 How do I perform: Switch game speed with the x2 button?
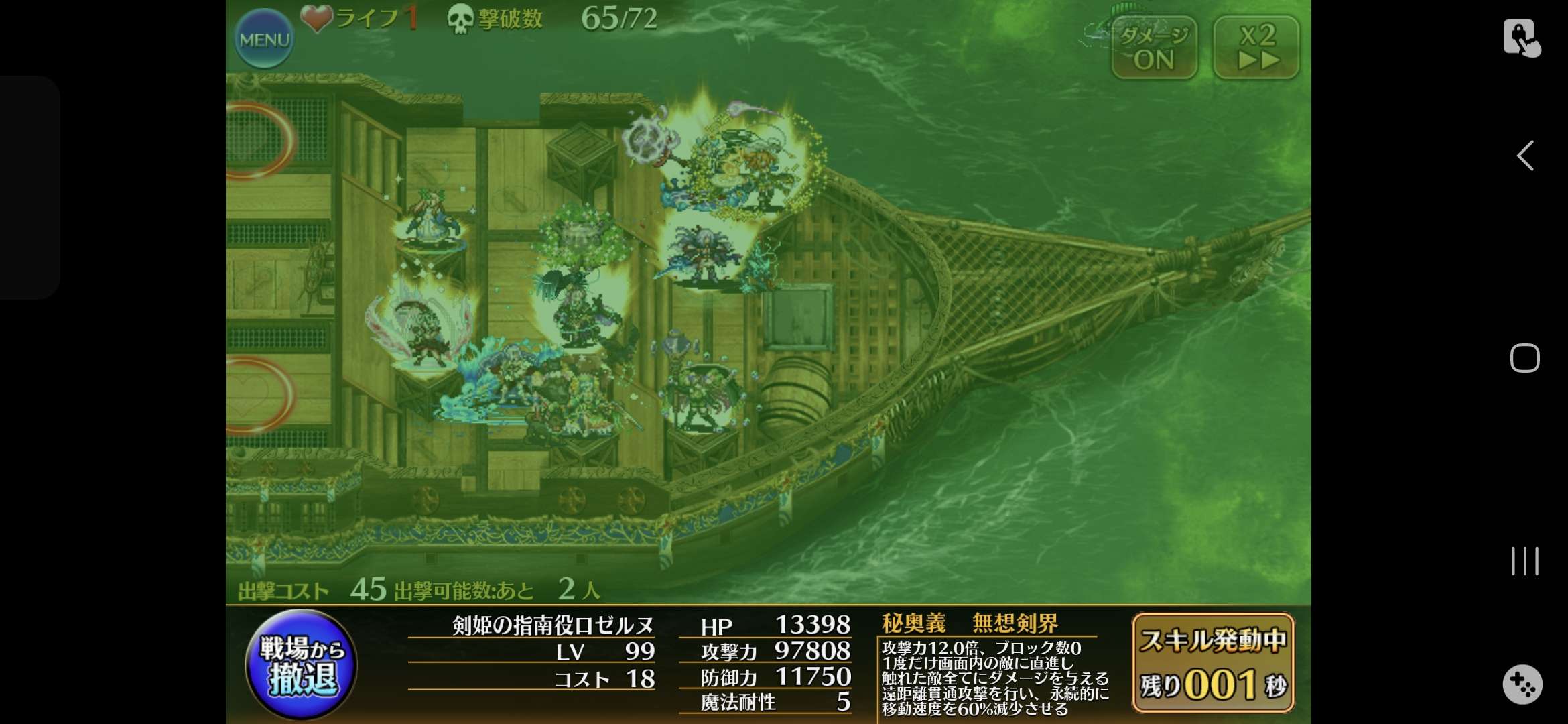(1256, 48)
